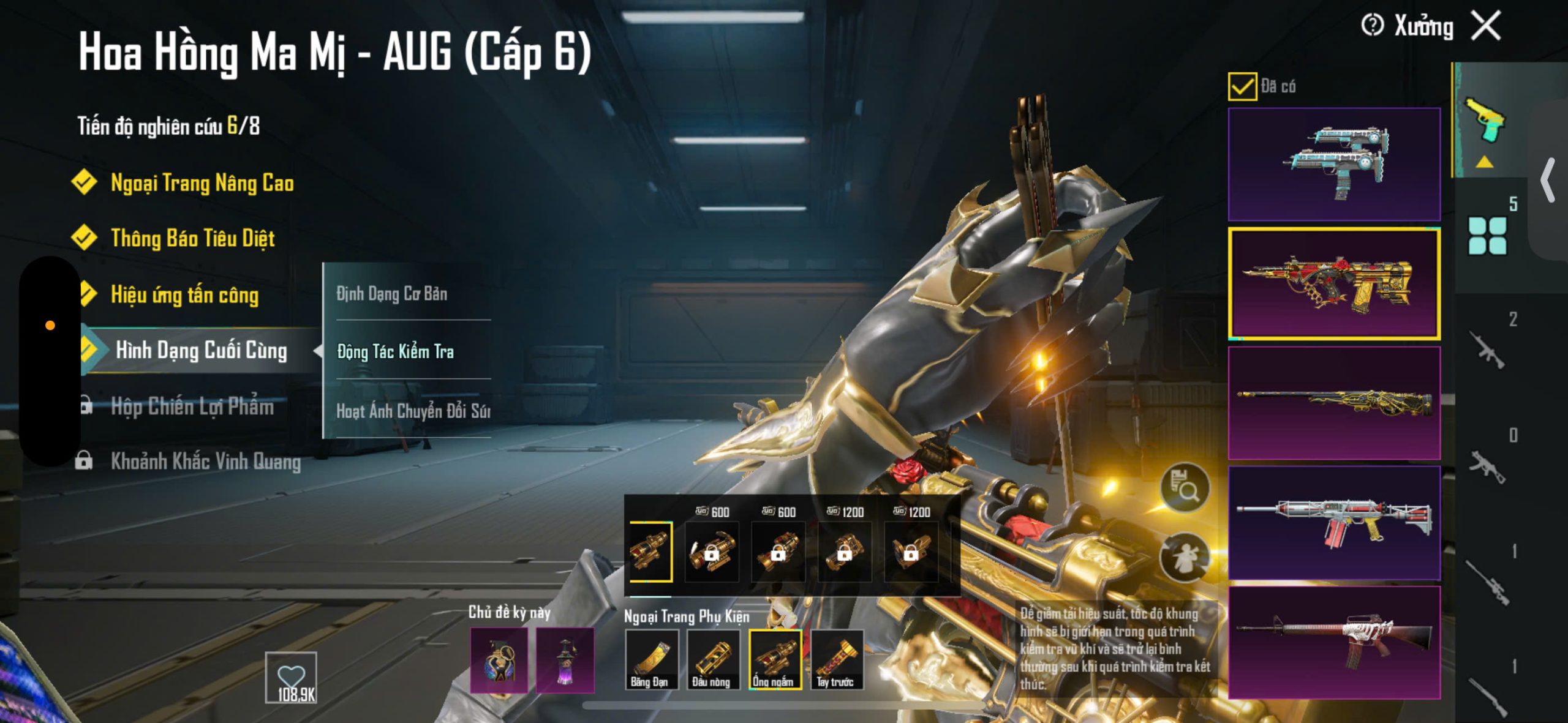The image size is (1568, 723).
Task: Select the red-gold AUG skin thumbnail
Action: pyautogui.click(x=1334, y=283)
